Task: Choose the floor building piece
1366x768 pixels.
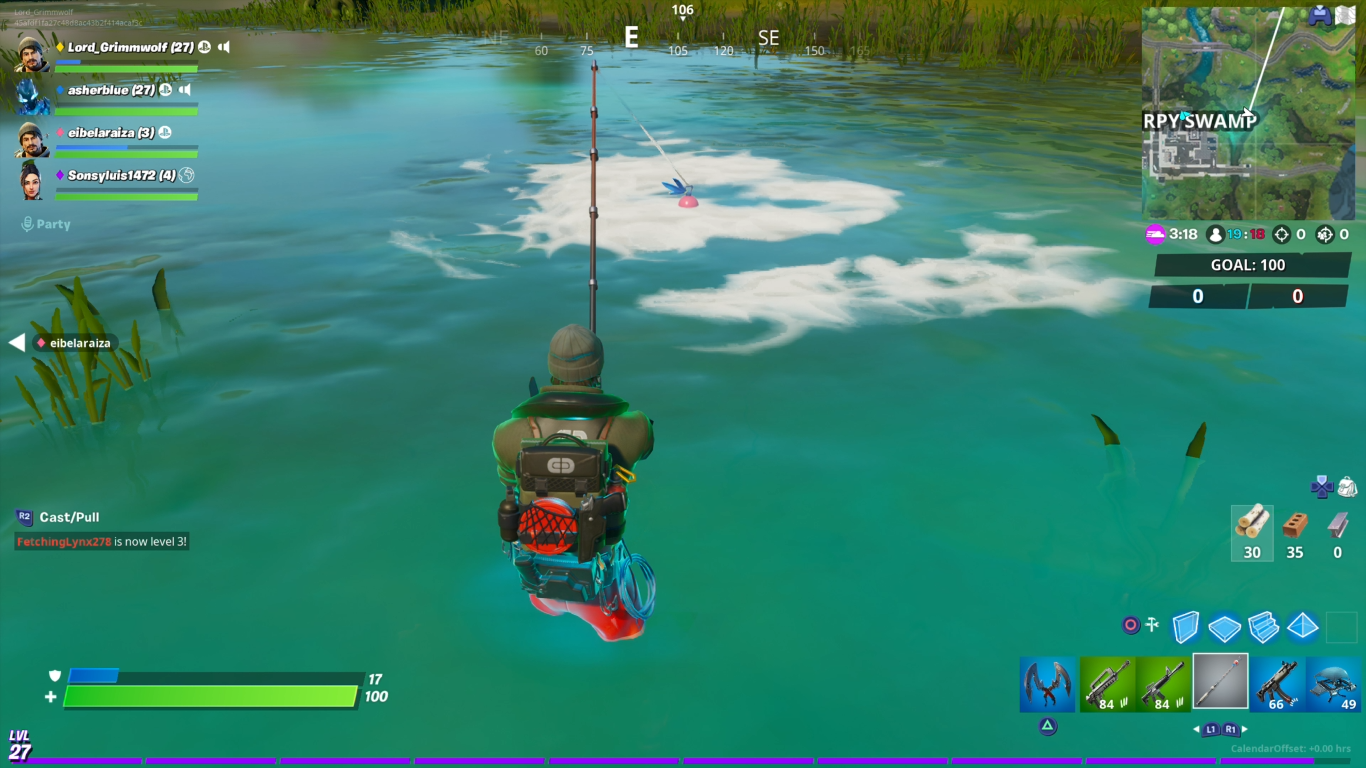Action: coord(1224,627)
